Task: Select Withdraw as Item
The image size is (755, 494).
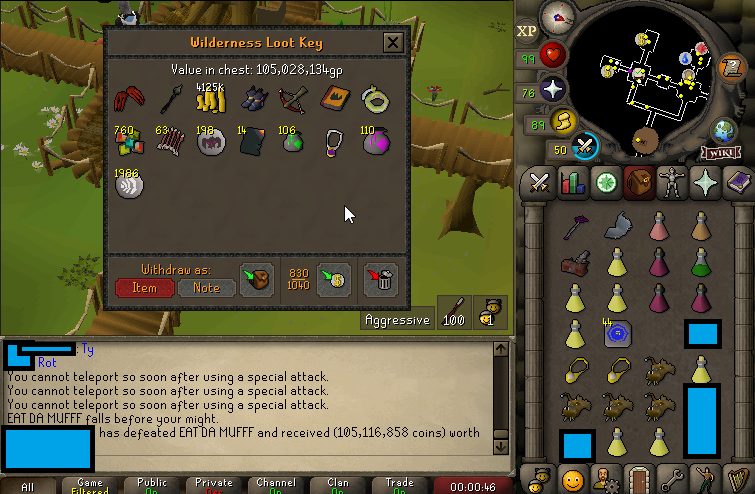Action: click(x=144, y=288)
